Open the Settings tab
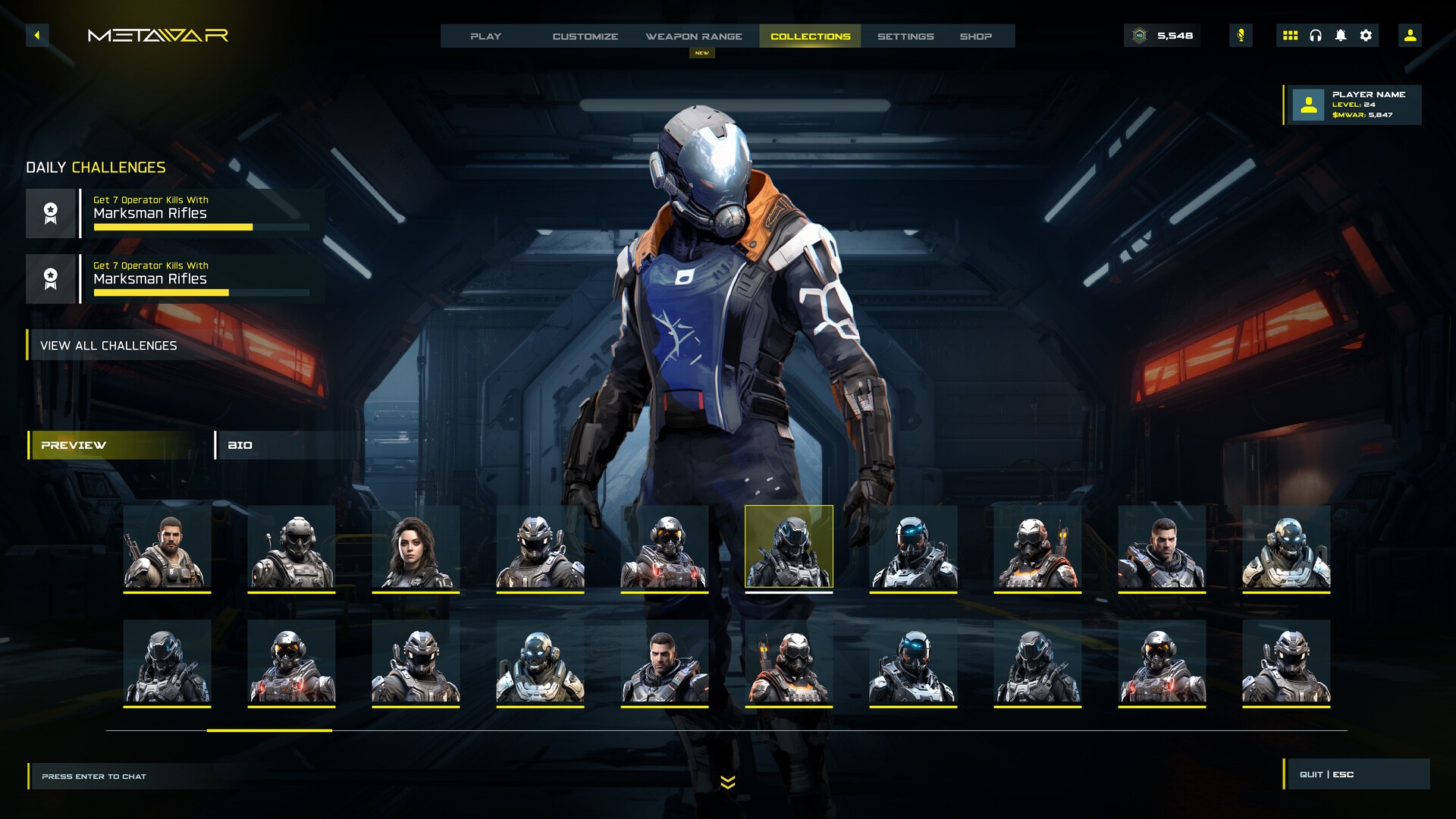 (x=905, y=36)
